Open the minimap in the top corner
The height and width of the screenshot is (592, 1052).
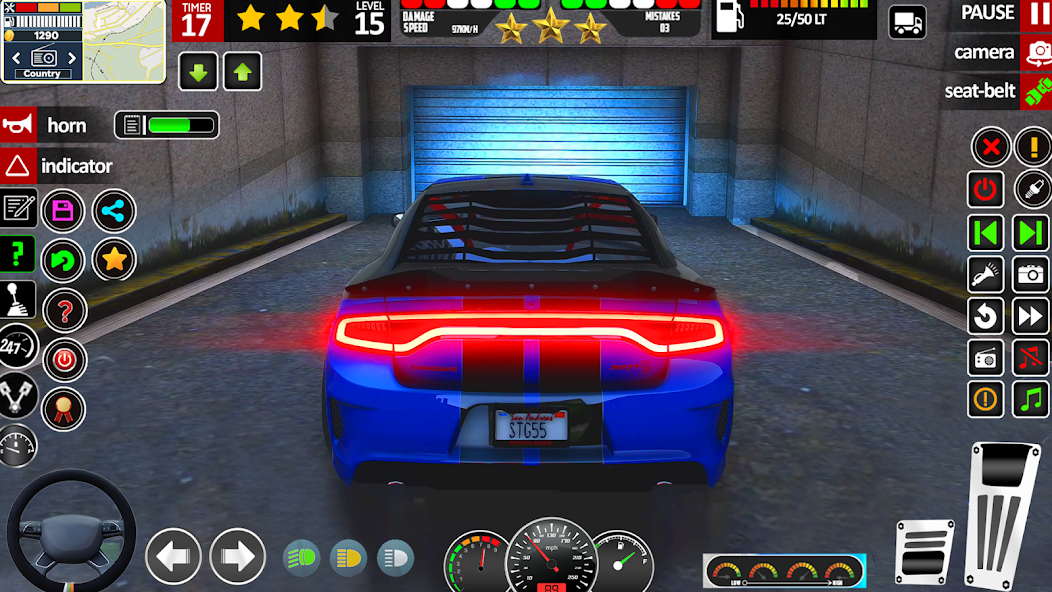pos(123,40)
